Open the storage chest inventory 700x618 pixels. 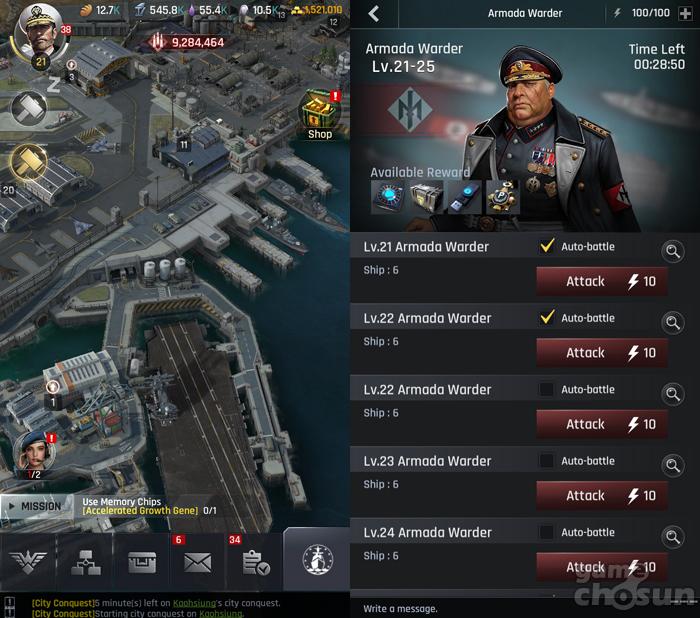point(142,562)
